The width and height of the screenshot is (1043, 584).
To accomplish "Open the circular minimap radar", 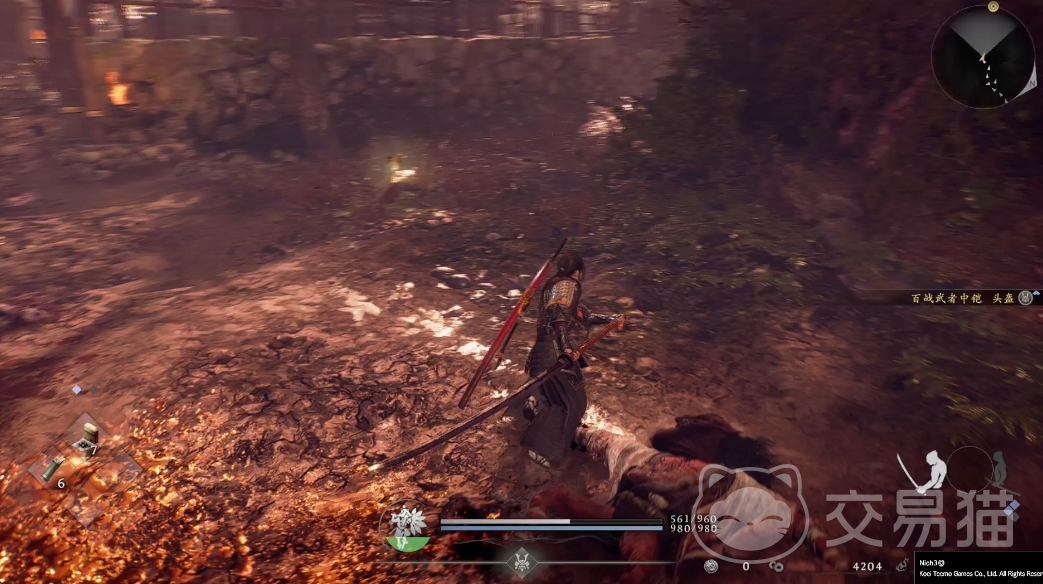I will pyautogui.click(x=983, y=56).
